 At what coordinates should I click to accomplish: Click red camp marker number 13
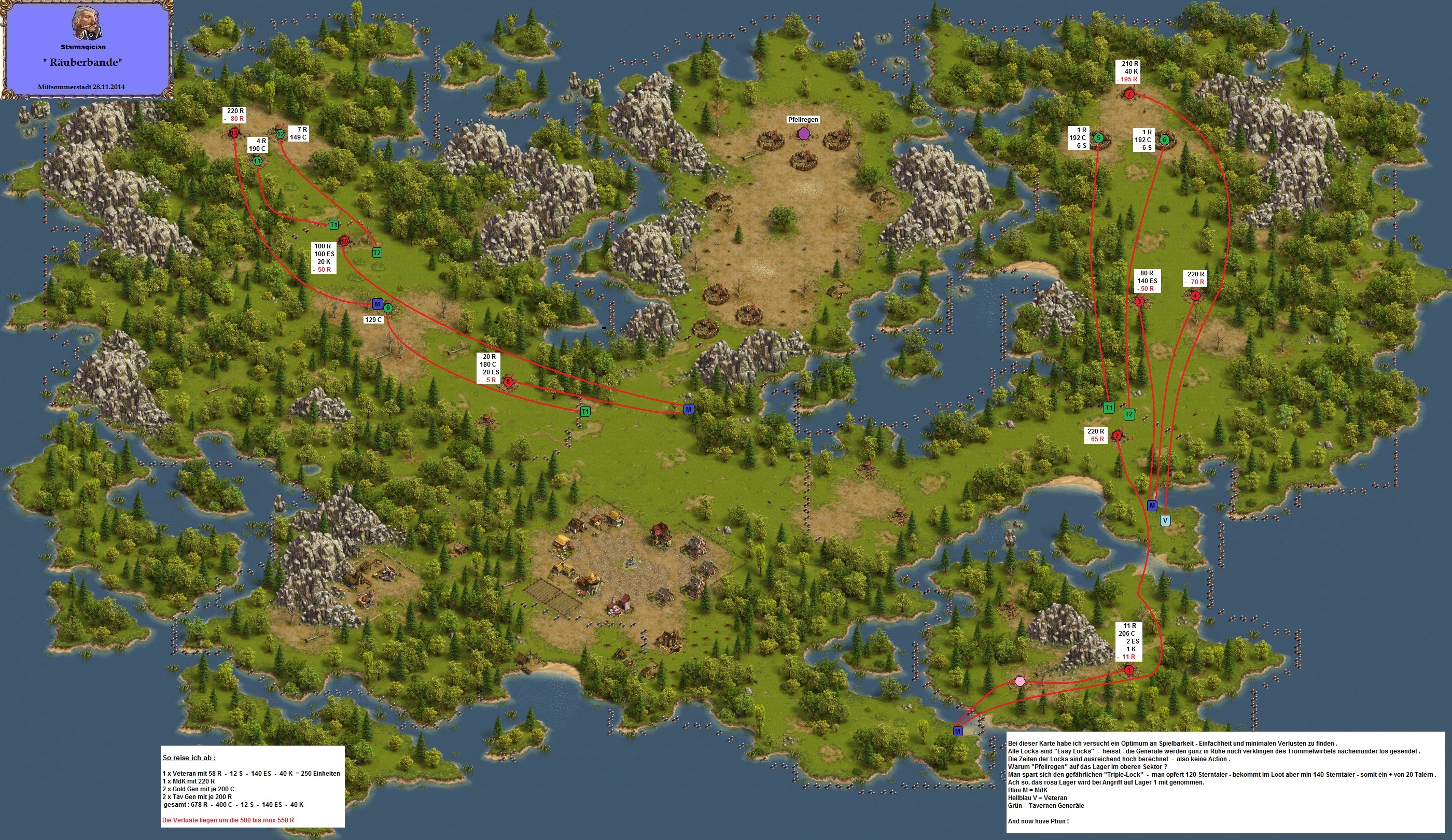tap(233, 134)
